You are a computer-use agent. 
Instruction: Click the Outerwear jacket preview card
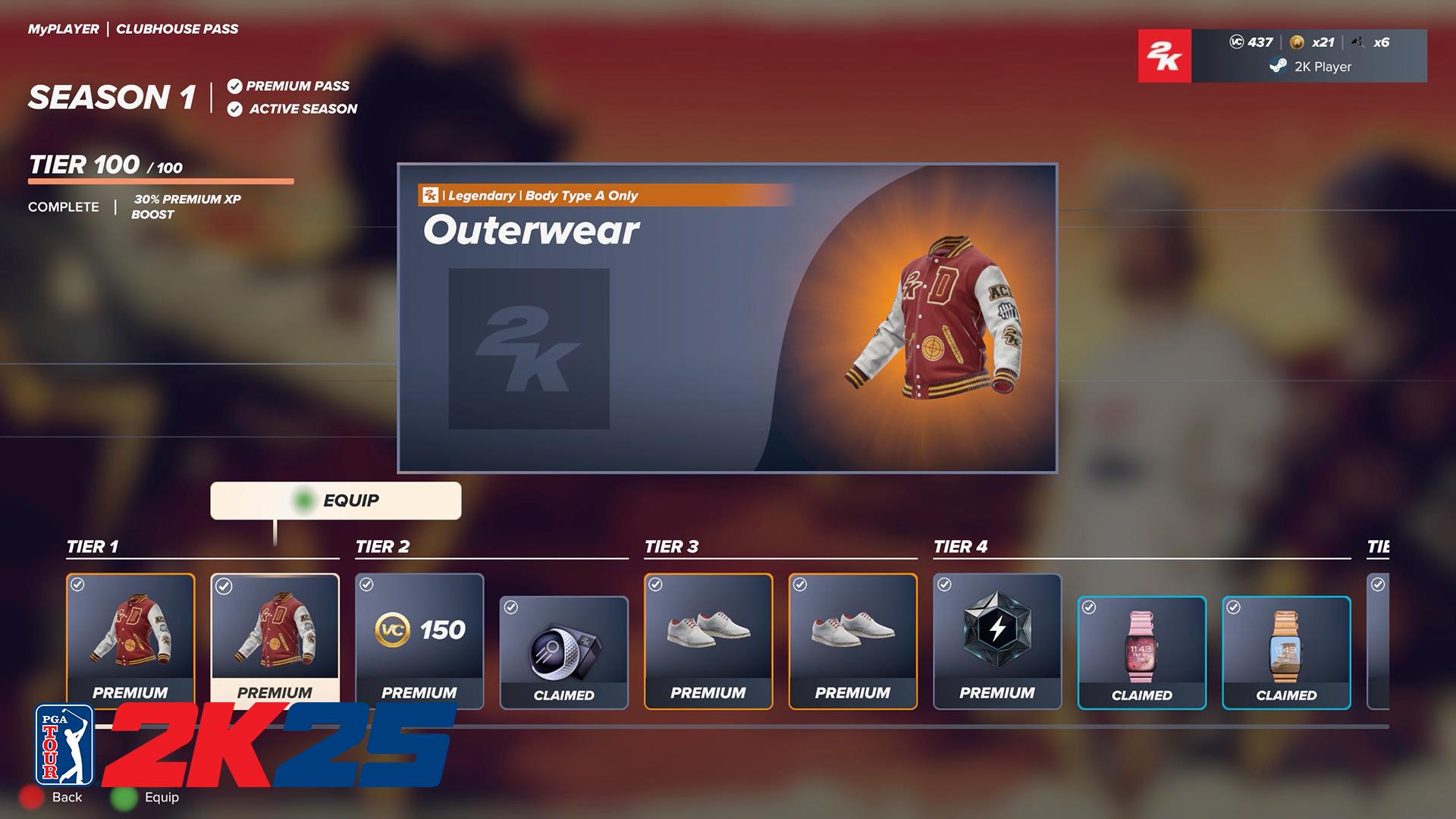tap(726, 318)
